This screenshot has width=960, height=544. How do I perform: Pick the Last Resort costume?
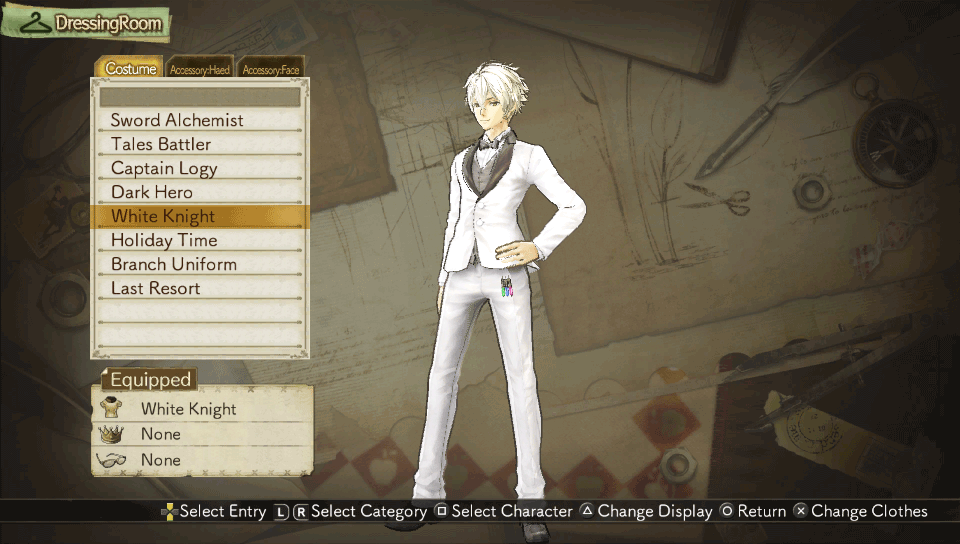(x=200, y=288)
